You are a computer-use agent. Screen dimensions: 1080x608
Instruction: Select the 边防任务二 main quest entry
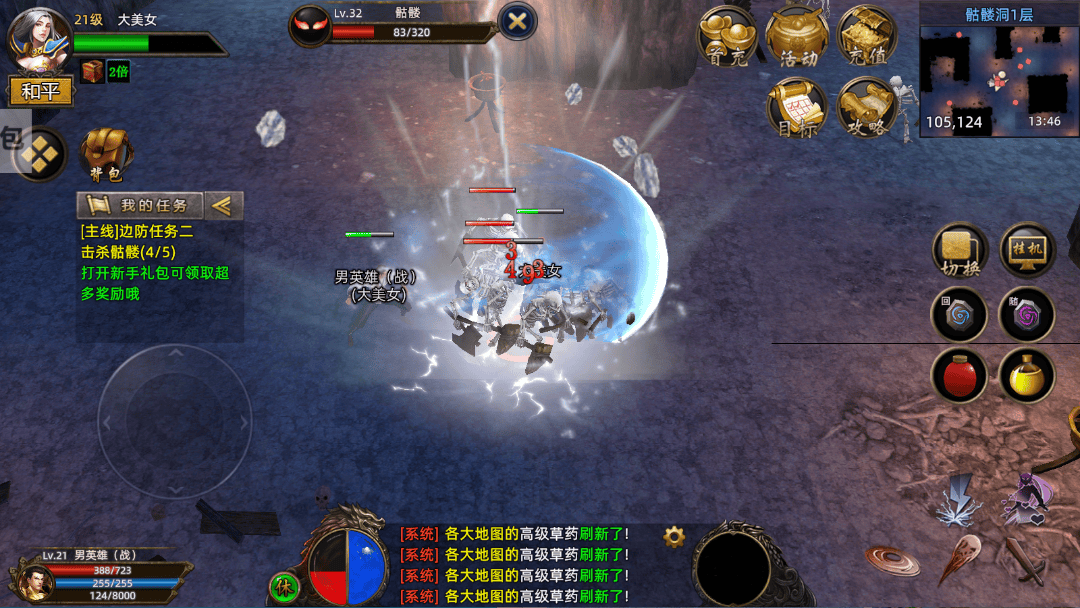(x=138, y=231)
